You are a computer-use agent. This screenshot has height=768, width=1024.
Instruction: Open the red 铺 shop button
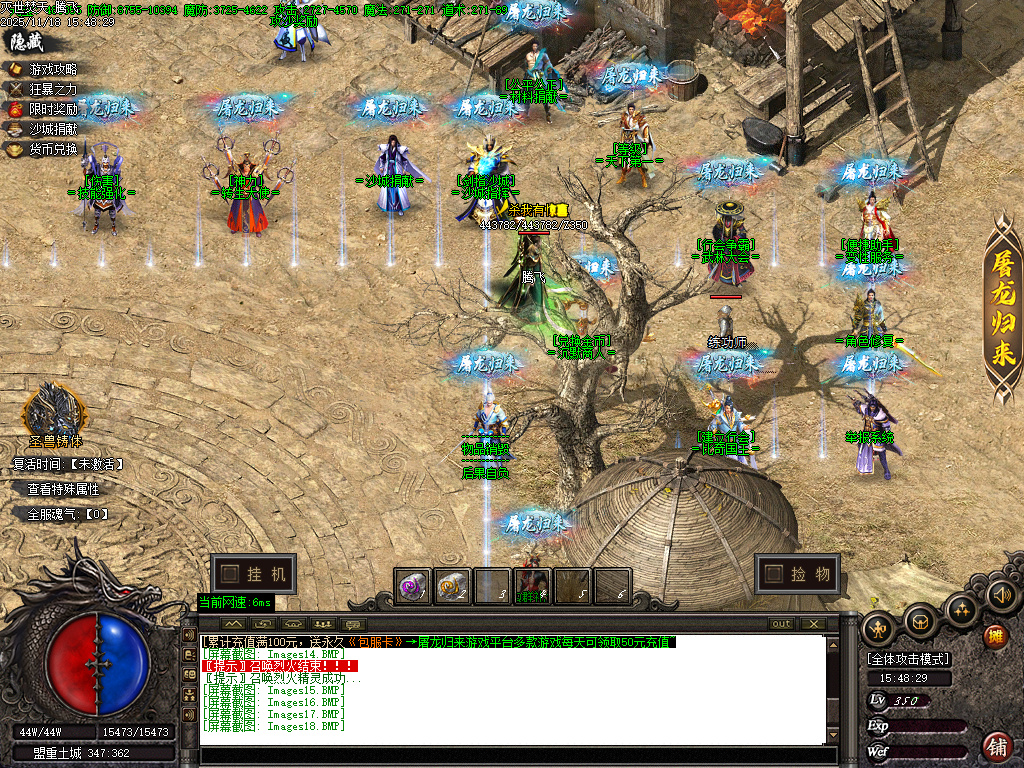coord(997,746)
